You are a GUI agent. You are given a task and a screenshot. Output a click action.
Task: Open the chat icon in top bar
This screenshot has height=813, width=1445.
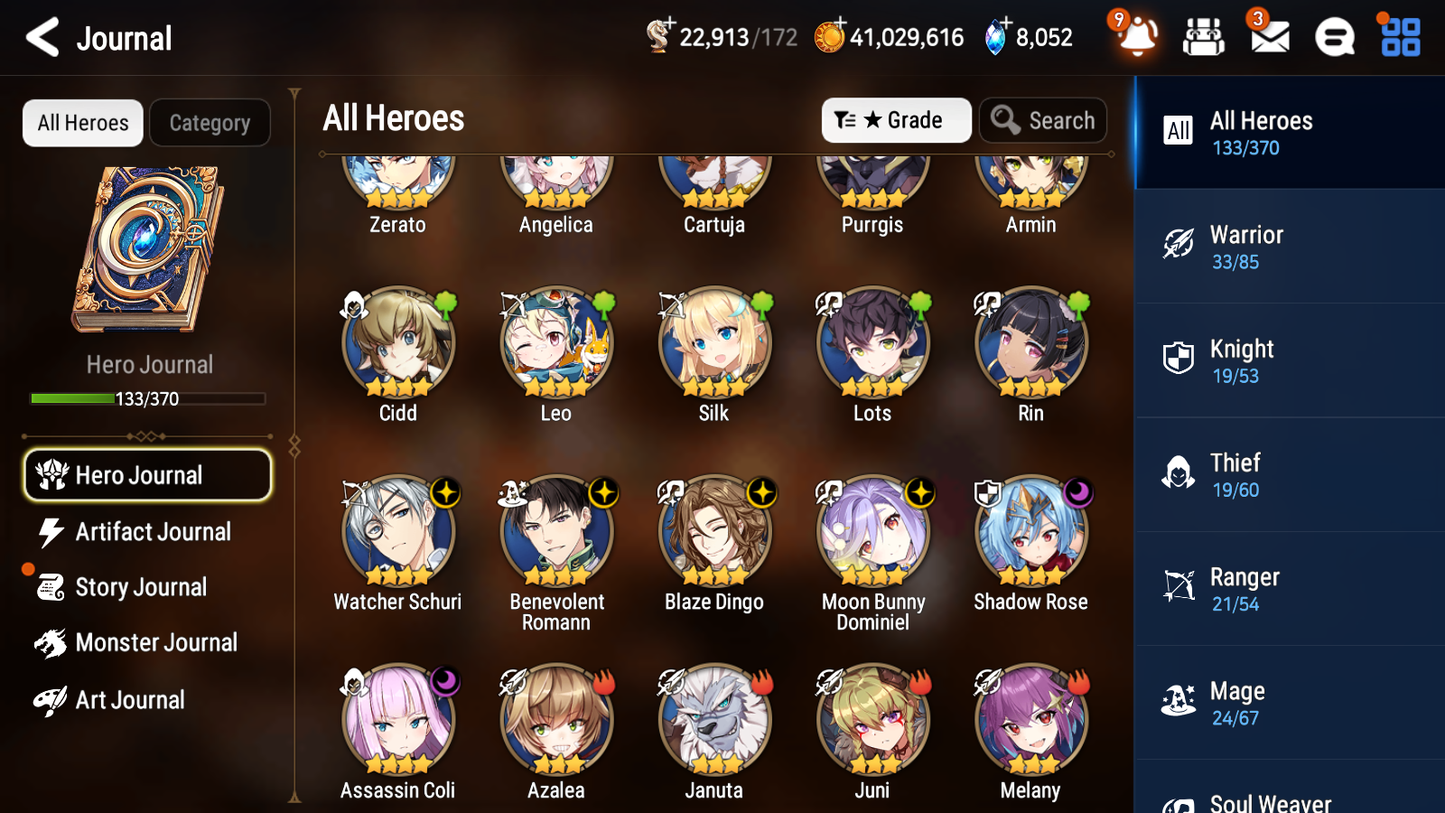(1334, 36)
